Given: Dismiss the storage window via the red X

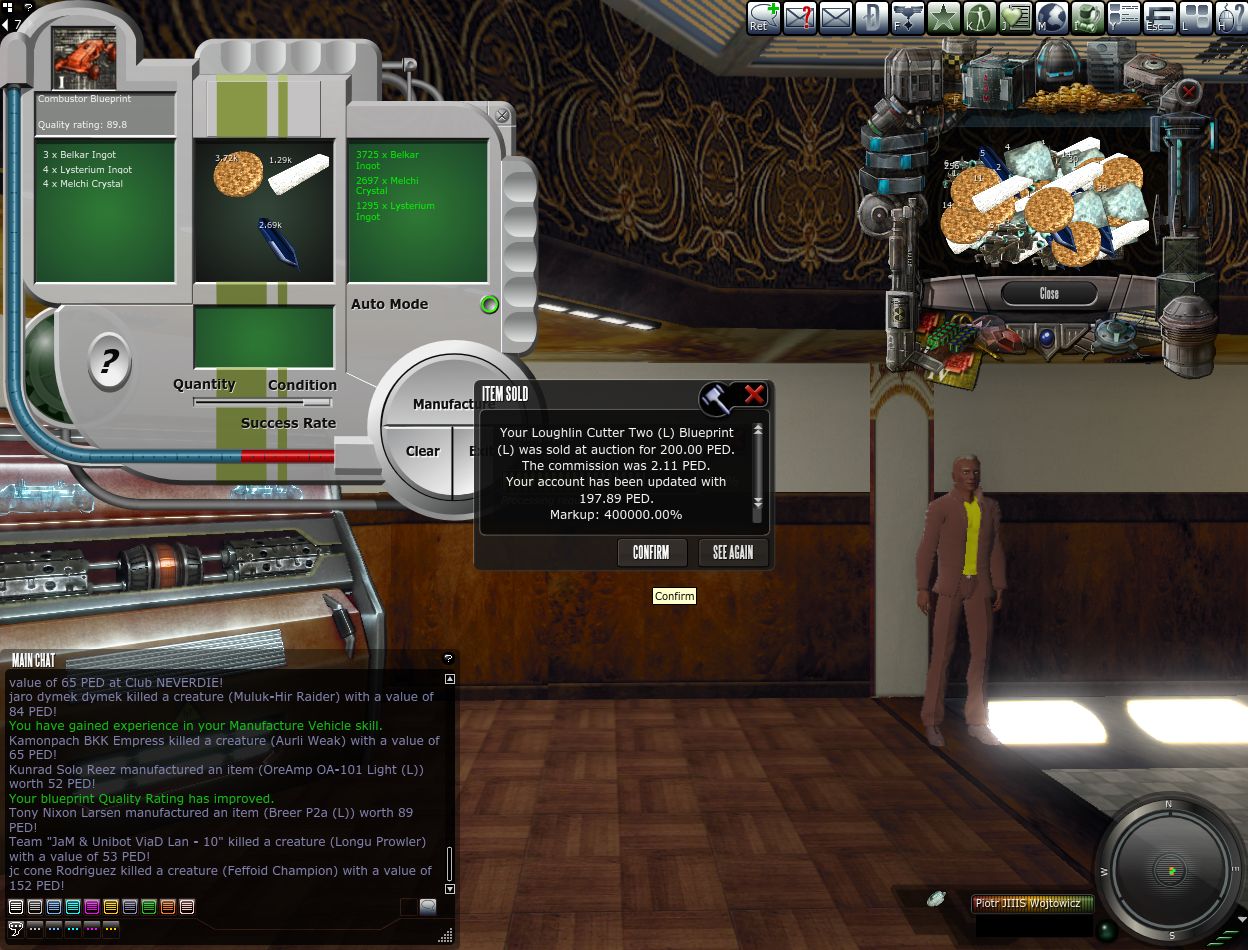Looking at the screenshot, I should click(1188, 93).
